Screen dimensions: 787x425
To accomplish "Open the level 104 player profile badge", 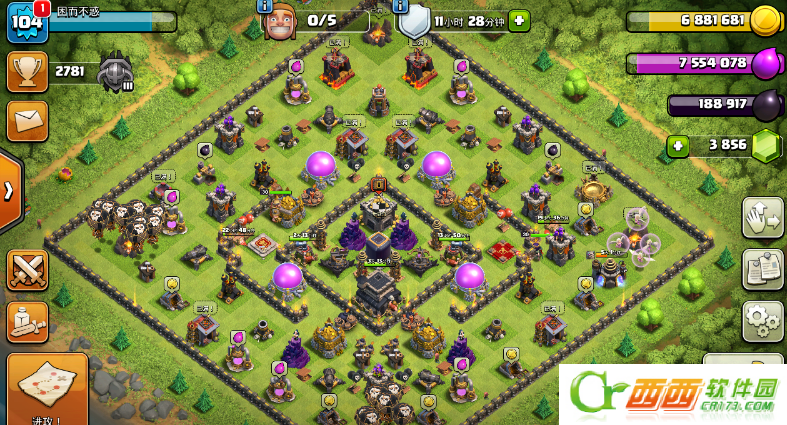I will click(x=24, y=22).
